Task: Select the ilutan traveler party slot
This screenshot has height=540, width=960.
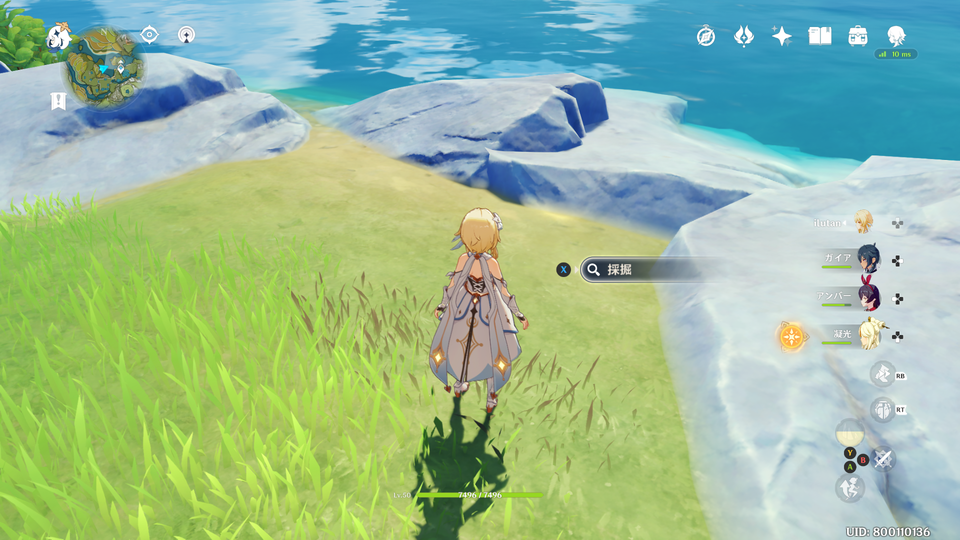Action: point(863,222)
